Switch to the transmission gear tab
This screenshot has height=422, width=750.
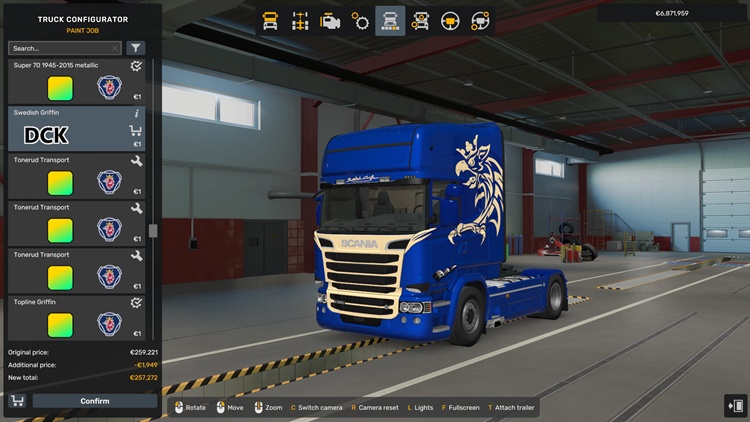[x=360, y=20]
